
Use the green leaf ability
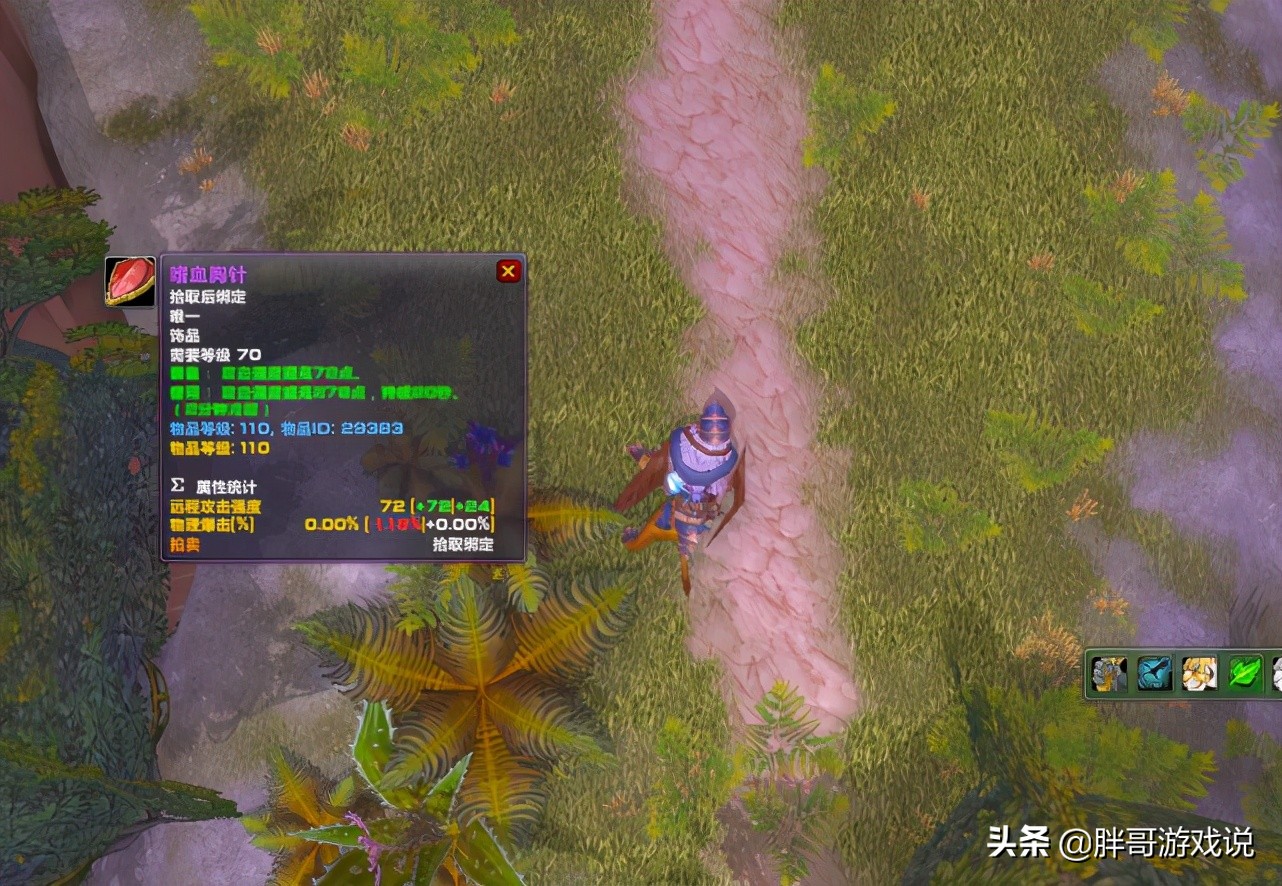1245,673
